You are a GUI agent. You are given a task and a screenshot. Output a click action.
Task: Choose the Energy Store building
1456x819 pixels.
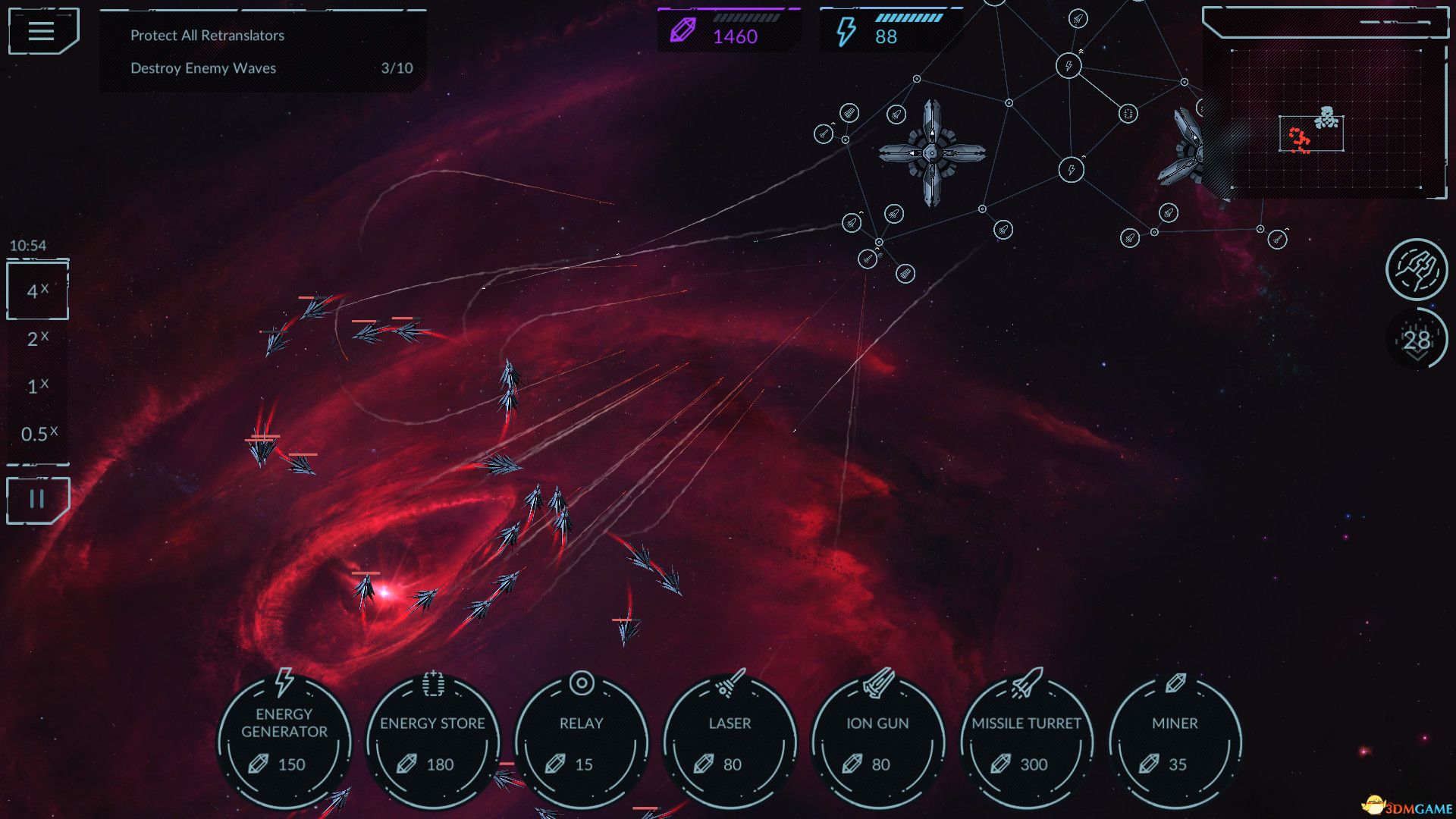tap(432, 741)
